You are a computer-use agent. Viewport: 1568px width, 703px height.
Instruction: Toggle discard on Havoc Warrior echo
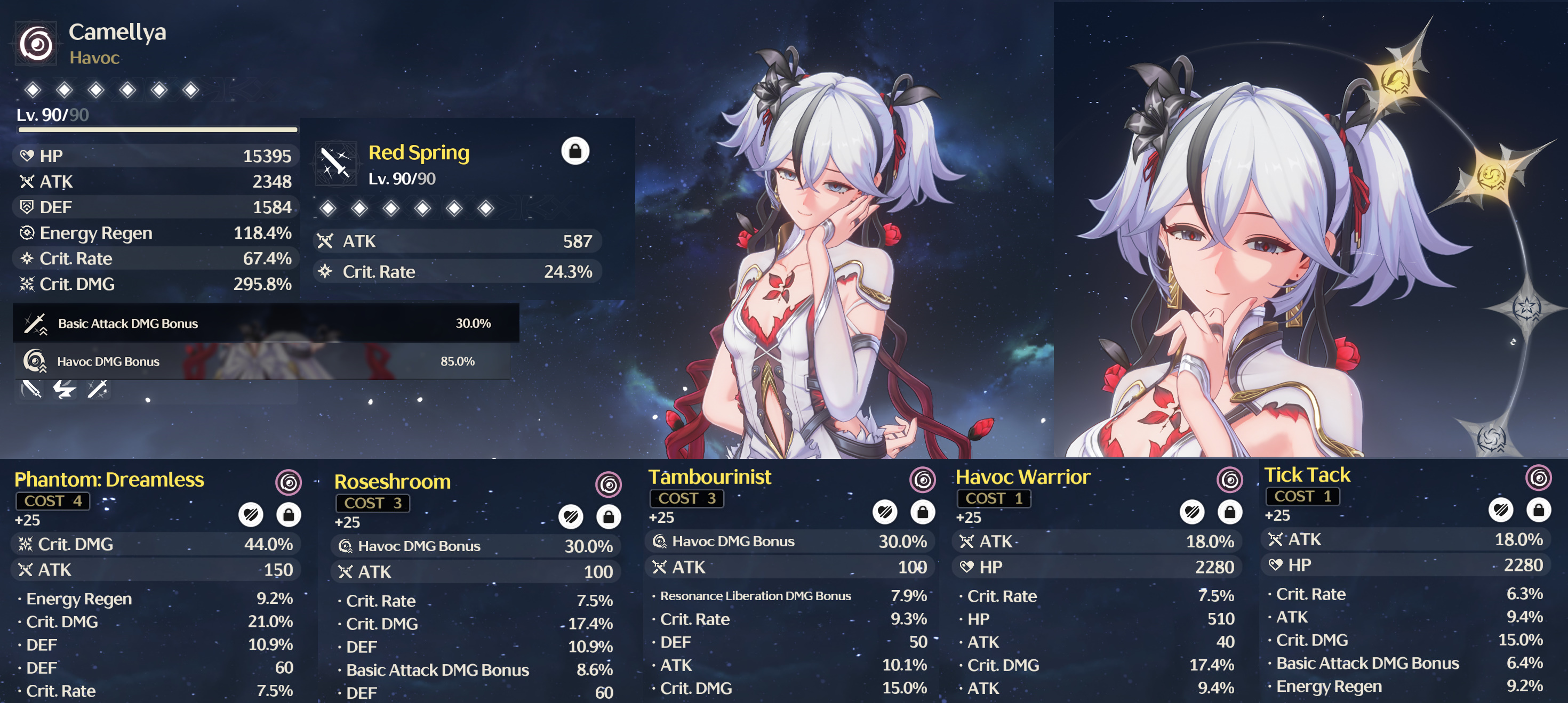[1192, 512]
